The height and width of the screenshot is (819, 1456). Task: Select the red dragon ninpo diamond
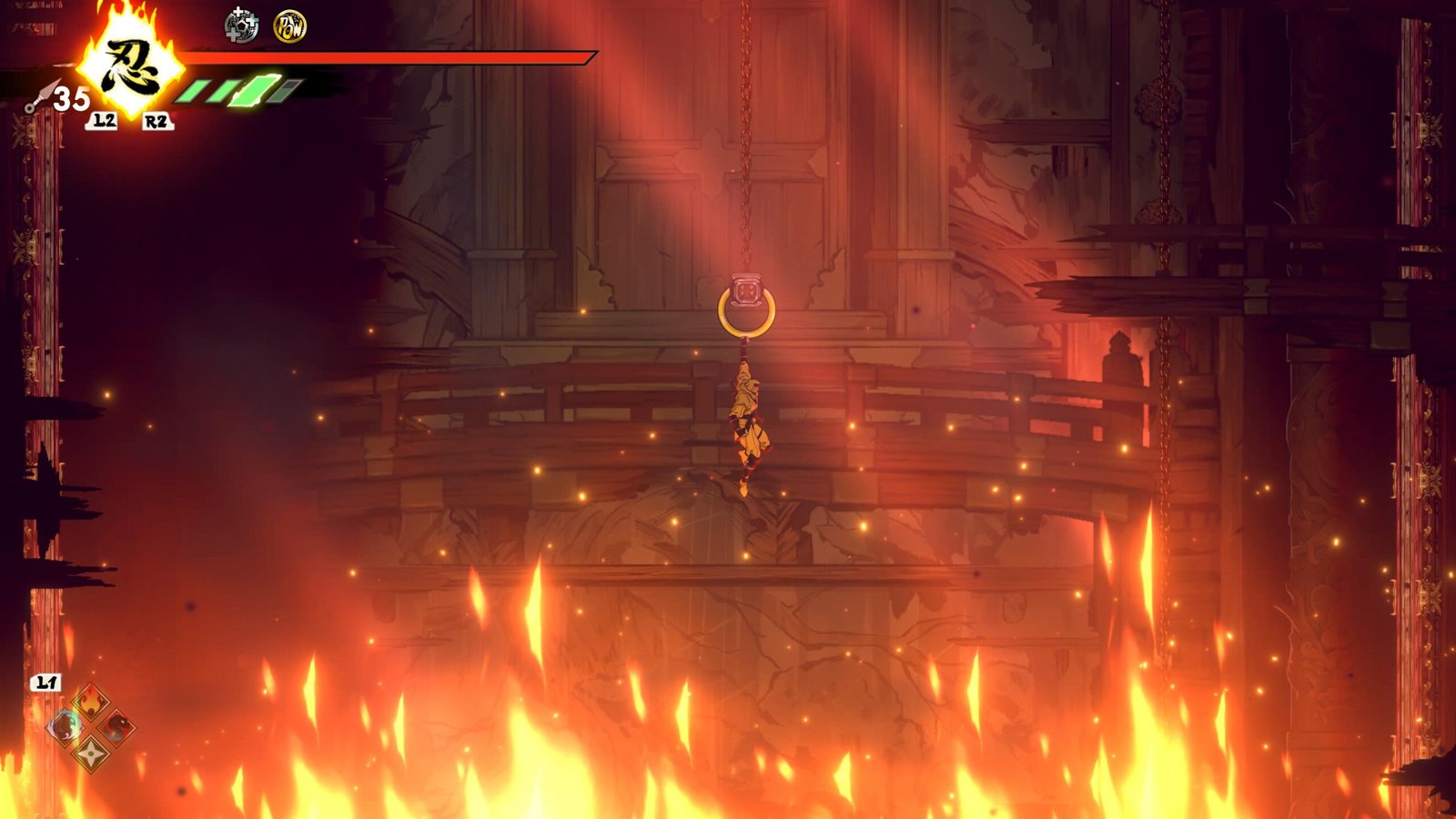click(x=117, y=727)
